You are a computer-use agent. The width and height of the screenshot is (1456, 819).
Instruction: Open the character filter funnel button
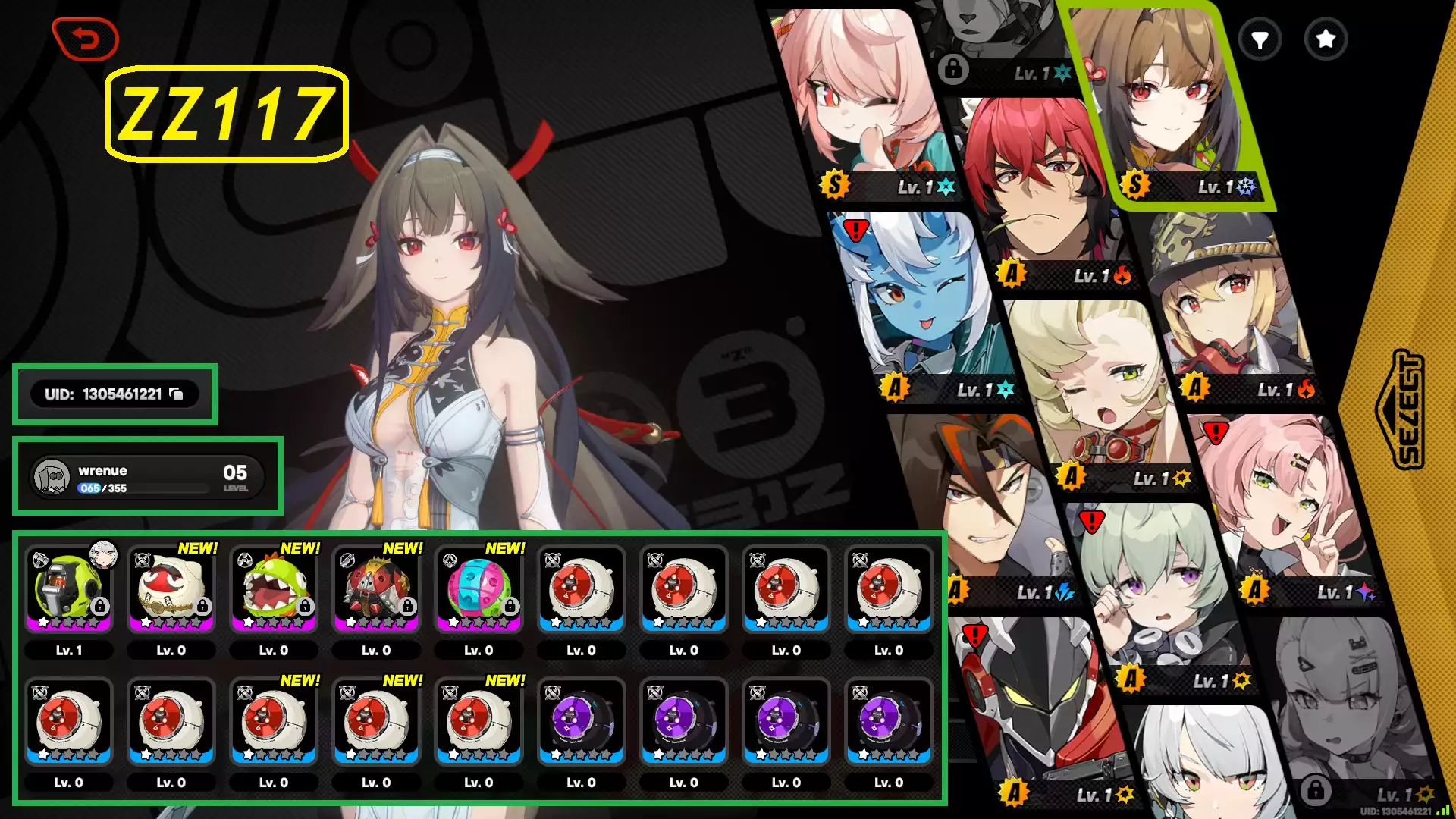tap(1260, 39)
